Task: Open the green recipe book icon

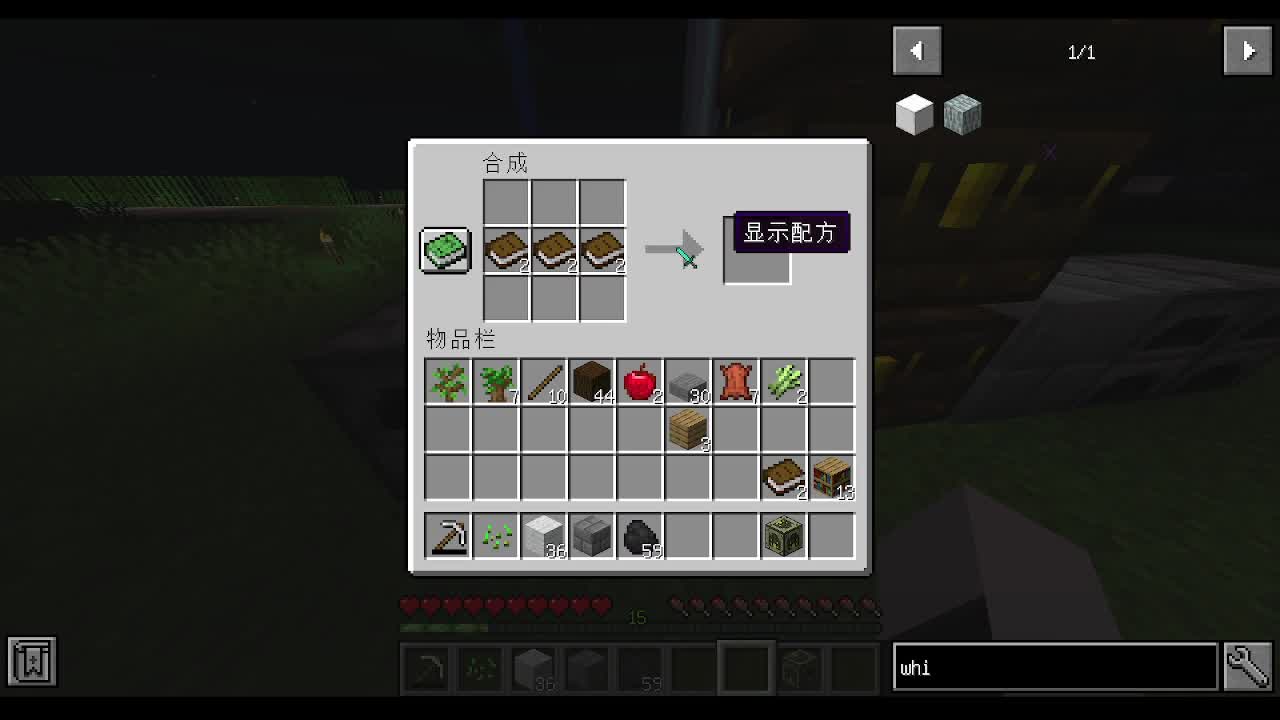Action: [x=444, y=250]
